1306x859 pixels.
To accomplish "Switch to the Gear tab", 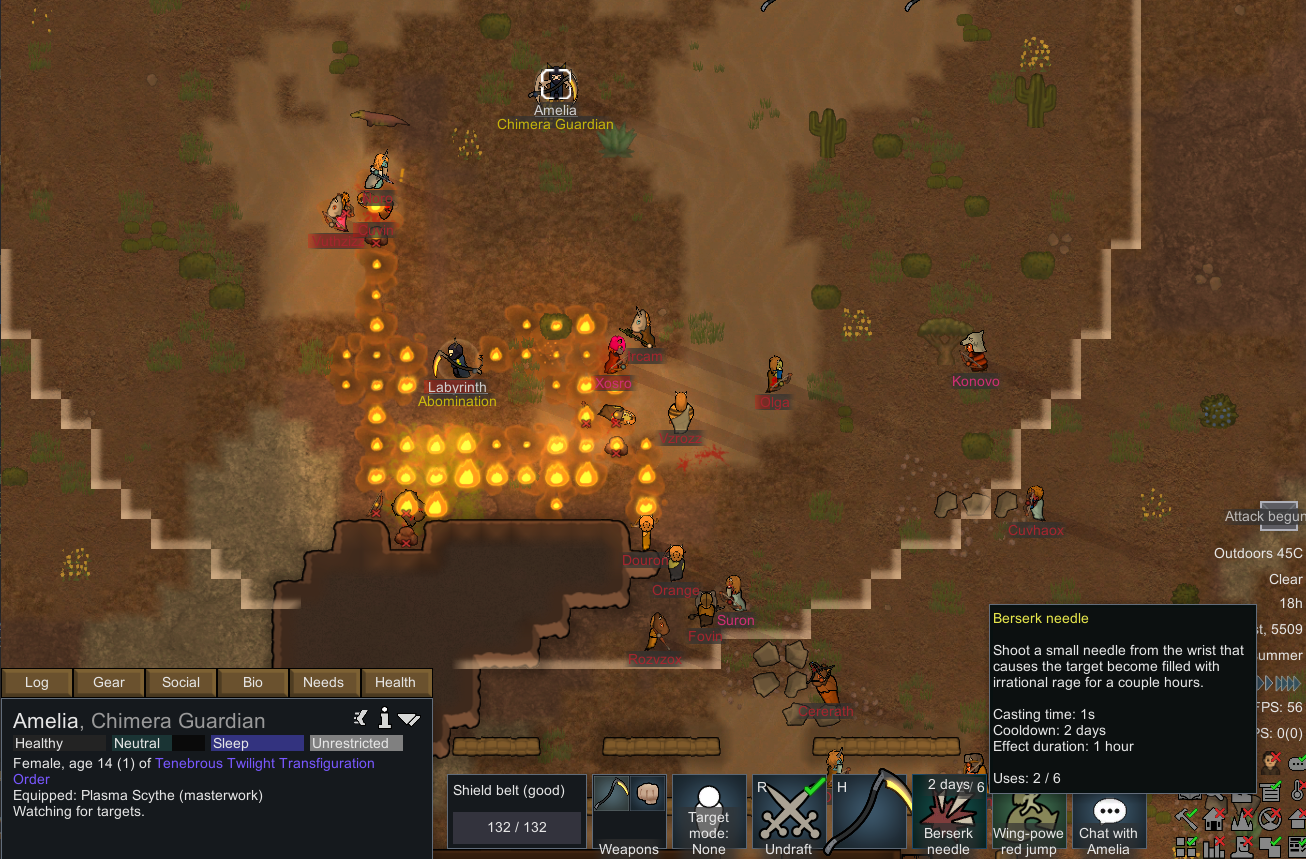I will (109, 682).
